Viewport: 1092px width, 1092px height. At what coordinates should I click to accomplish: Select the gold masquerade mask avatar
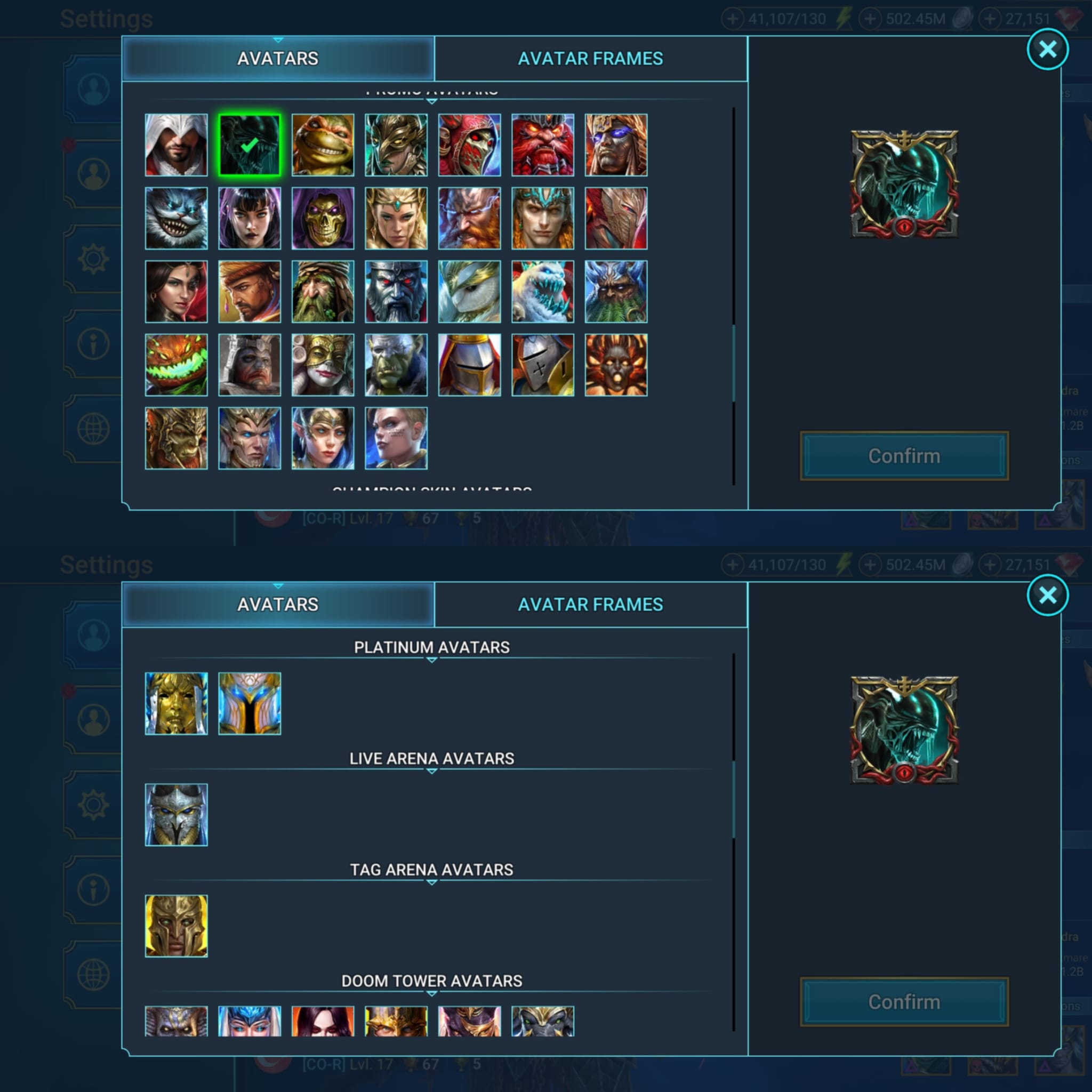[x=323, y=365]
